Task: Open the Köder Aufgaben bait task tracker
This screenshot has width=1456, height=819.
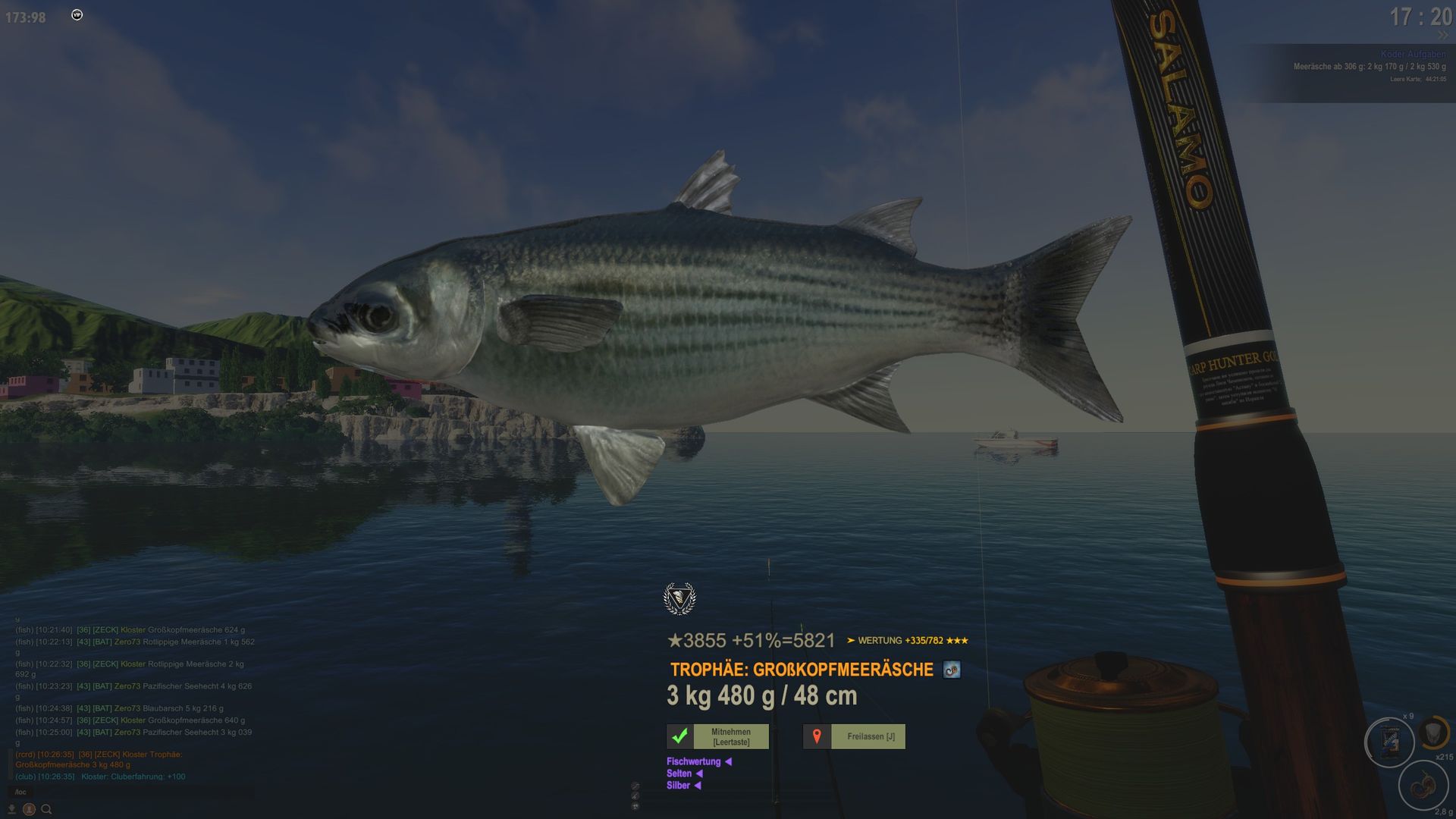Action: [x=1413, y=55]
